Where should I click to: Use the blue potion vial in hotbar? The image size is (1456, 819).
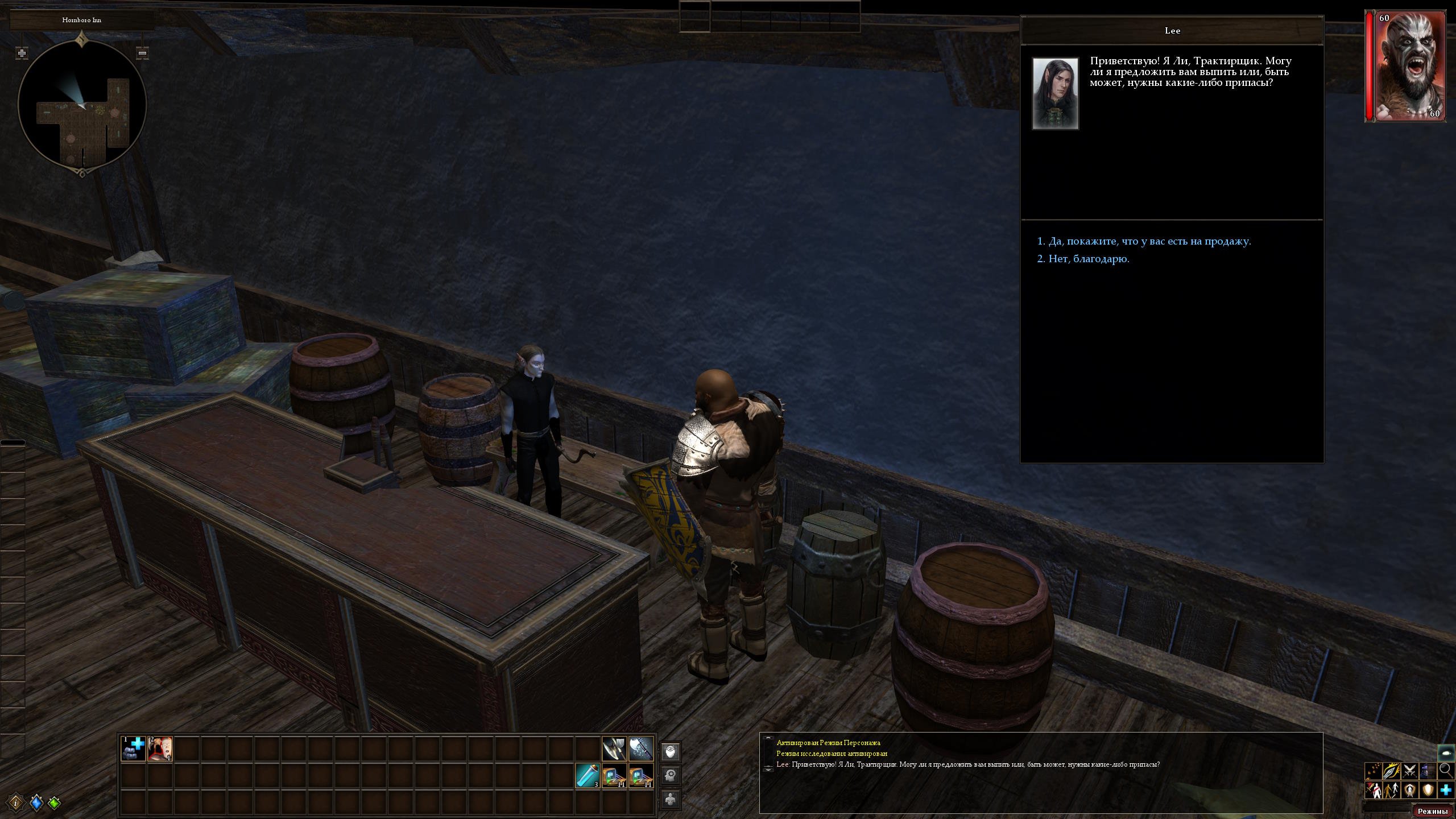[588, 775]
